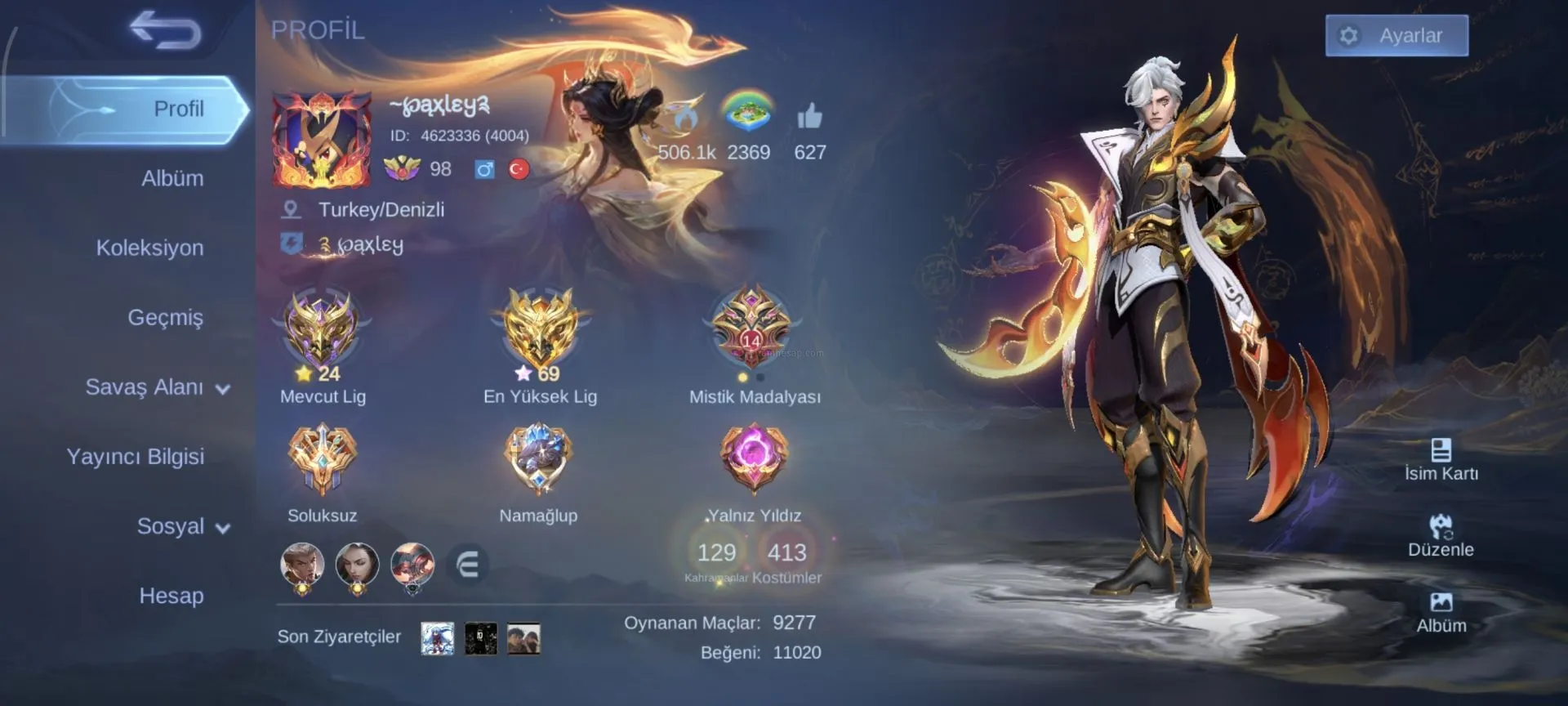Screen dimensions: 1568x706
Task: Click the Düzenle edit button
Action: tap(1441, 536)
